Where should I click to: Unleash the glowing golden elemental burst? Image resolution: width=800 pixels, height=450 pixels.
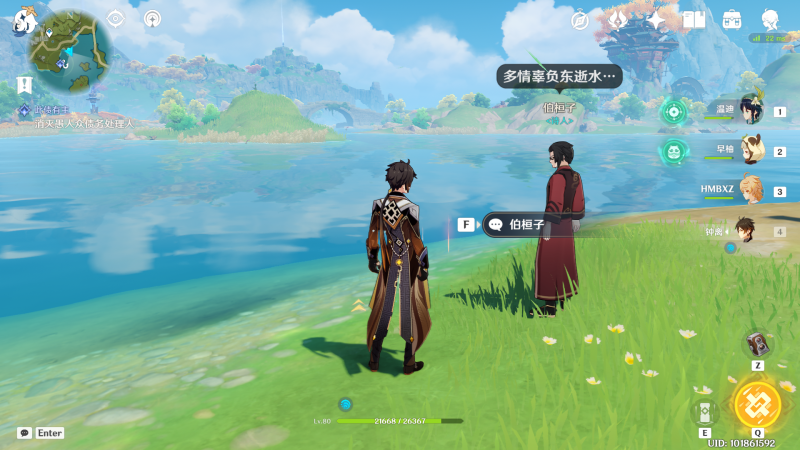(757, 404)
